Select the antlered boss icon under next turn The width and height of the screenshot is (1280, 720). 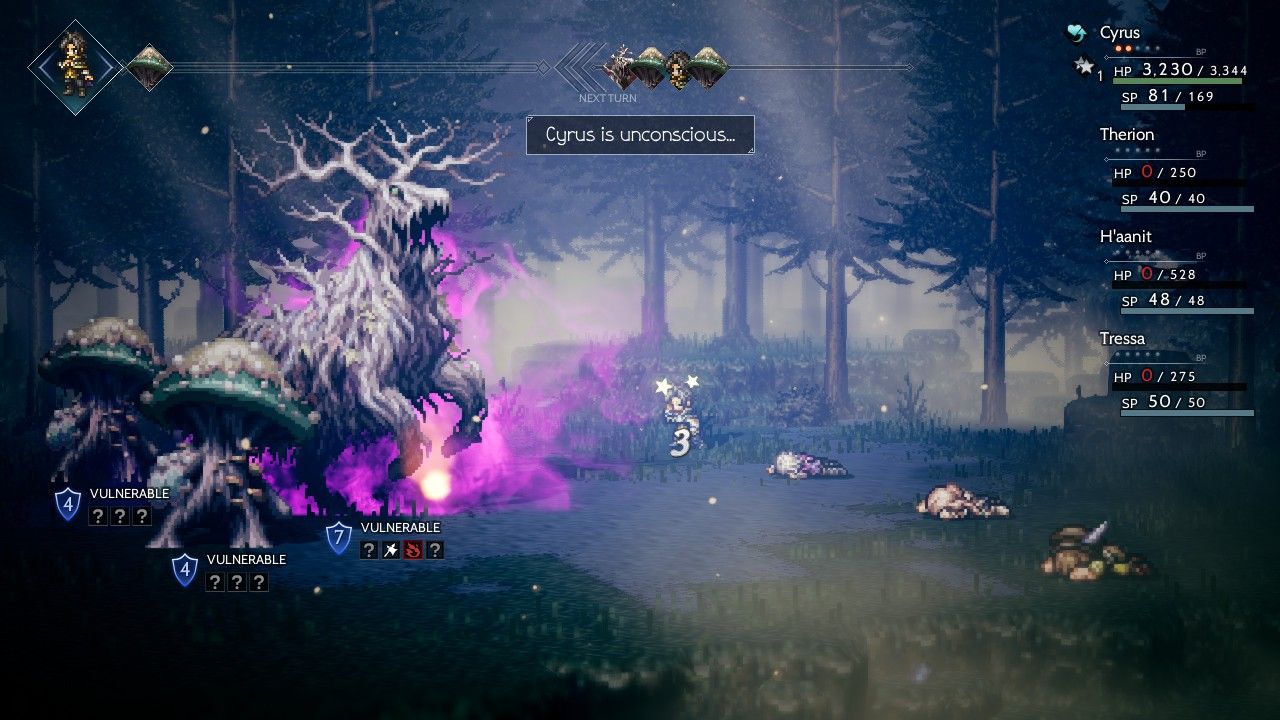point(622,67)
